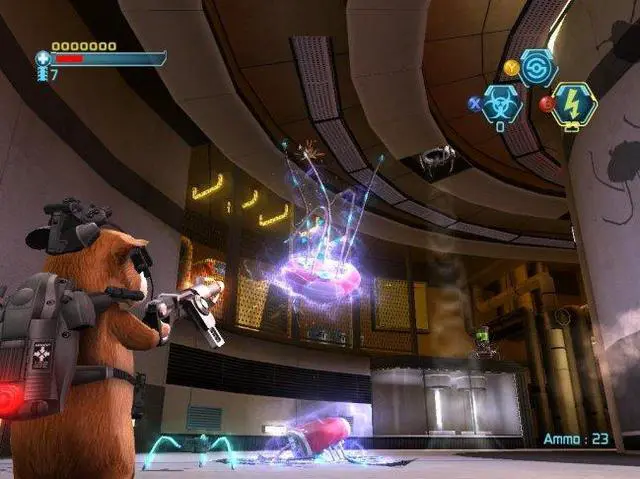Select the spiral weapon hexagon icon
Viewport: 640px width, 479px height.
(538, 68)
